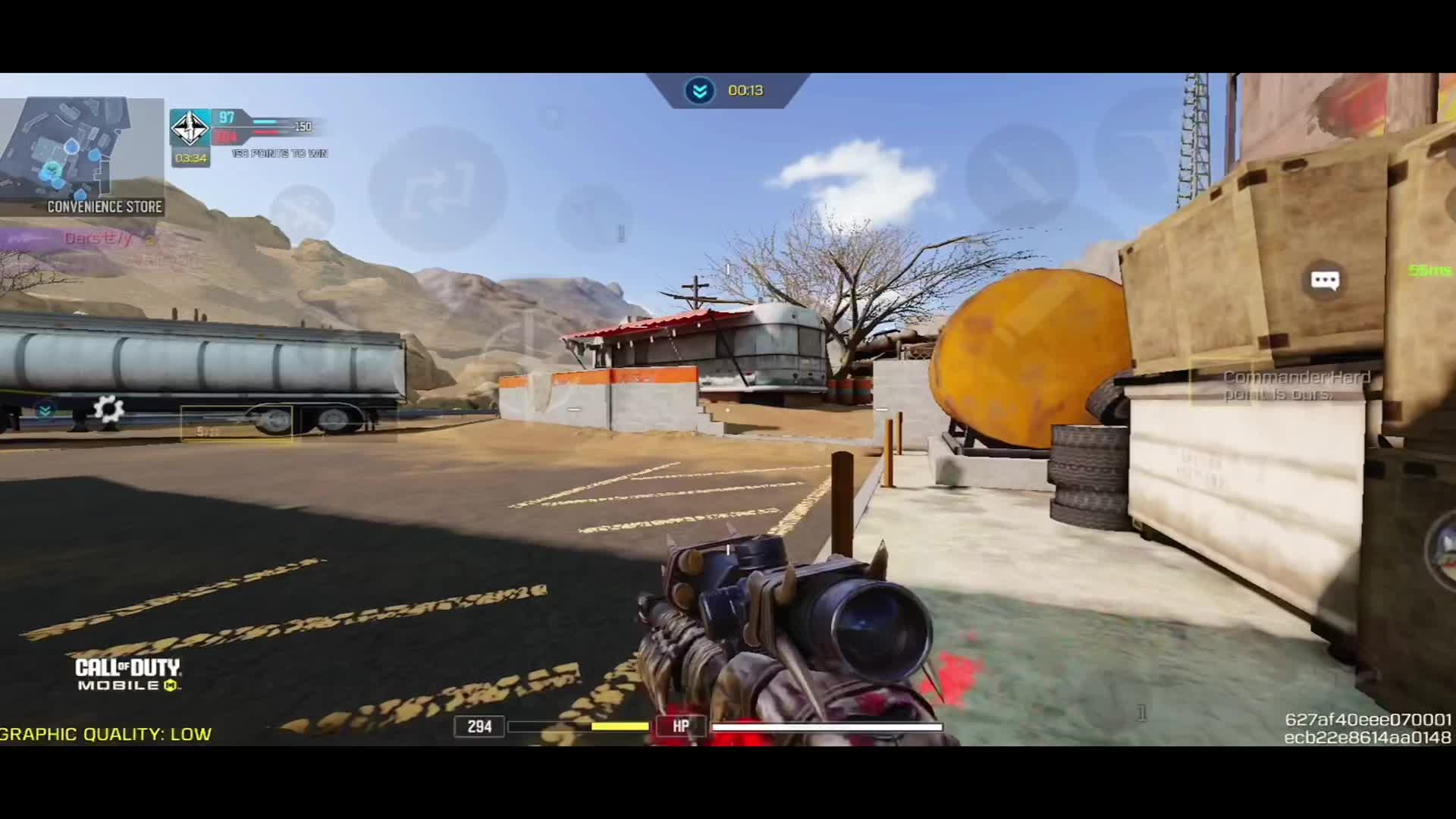Tap the double-chevron icon beside the gear

[45, 410]
